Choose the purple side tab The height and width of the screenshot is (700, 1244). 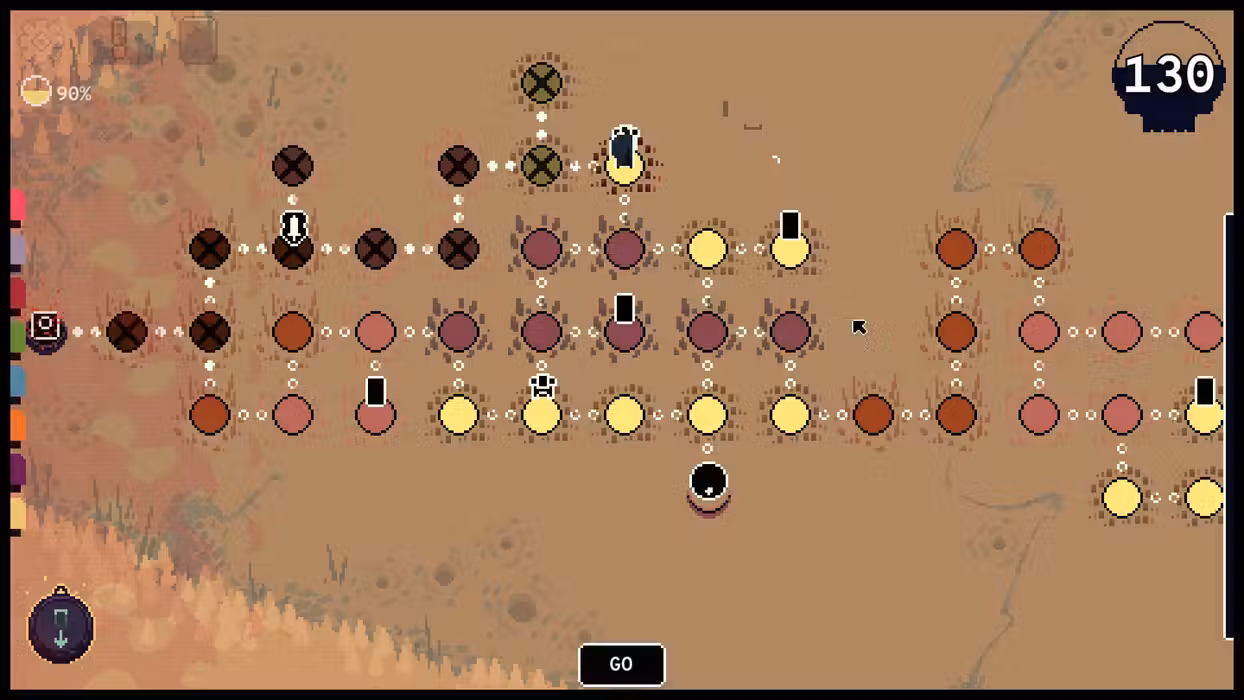coord(17,469)
